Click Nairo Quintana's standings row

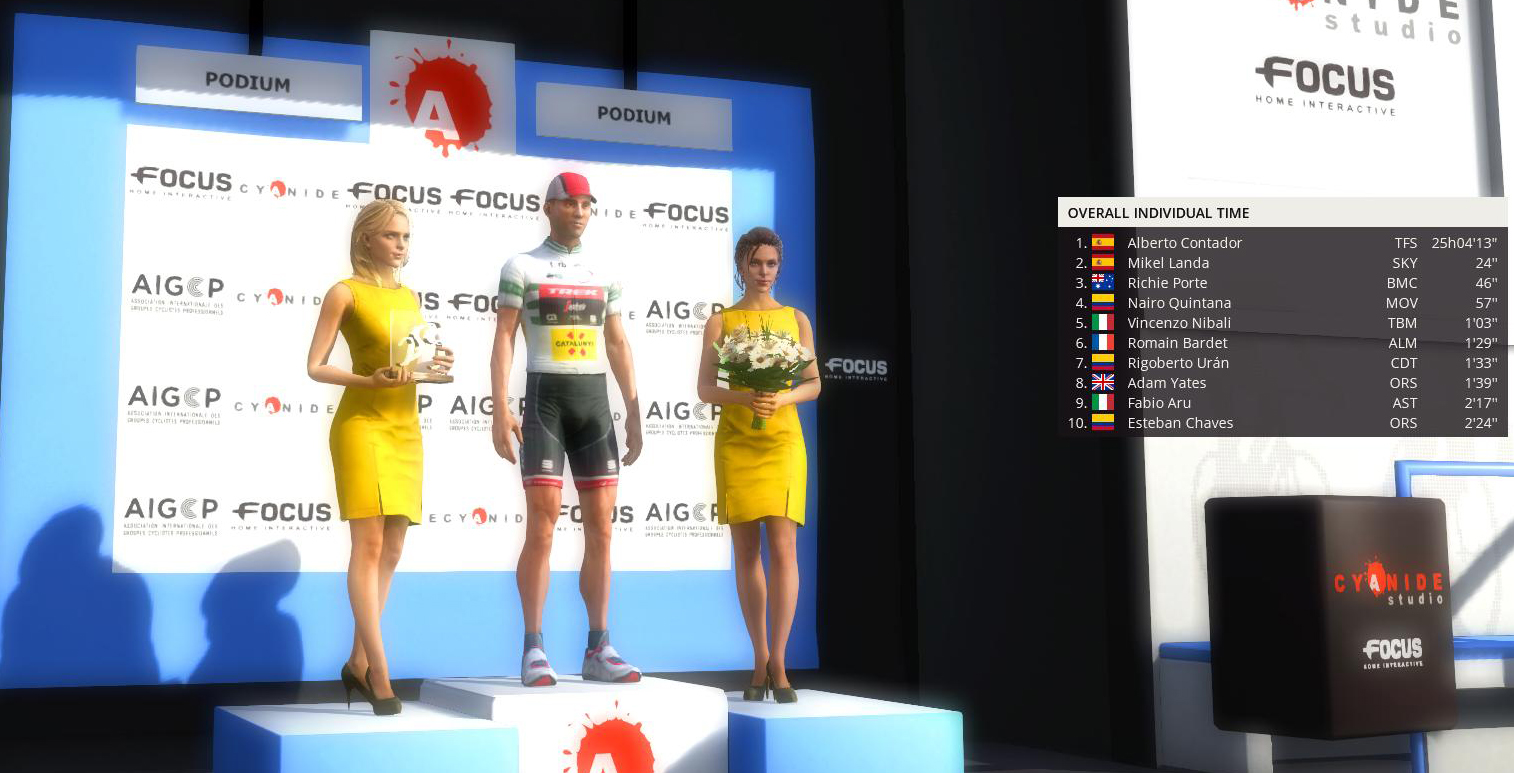pos(1179,303)
